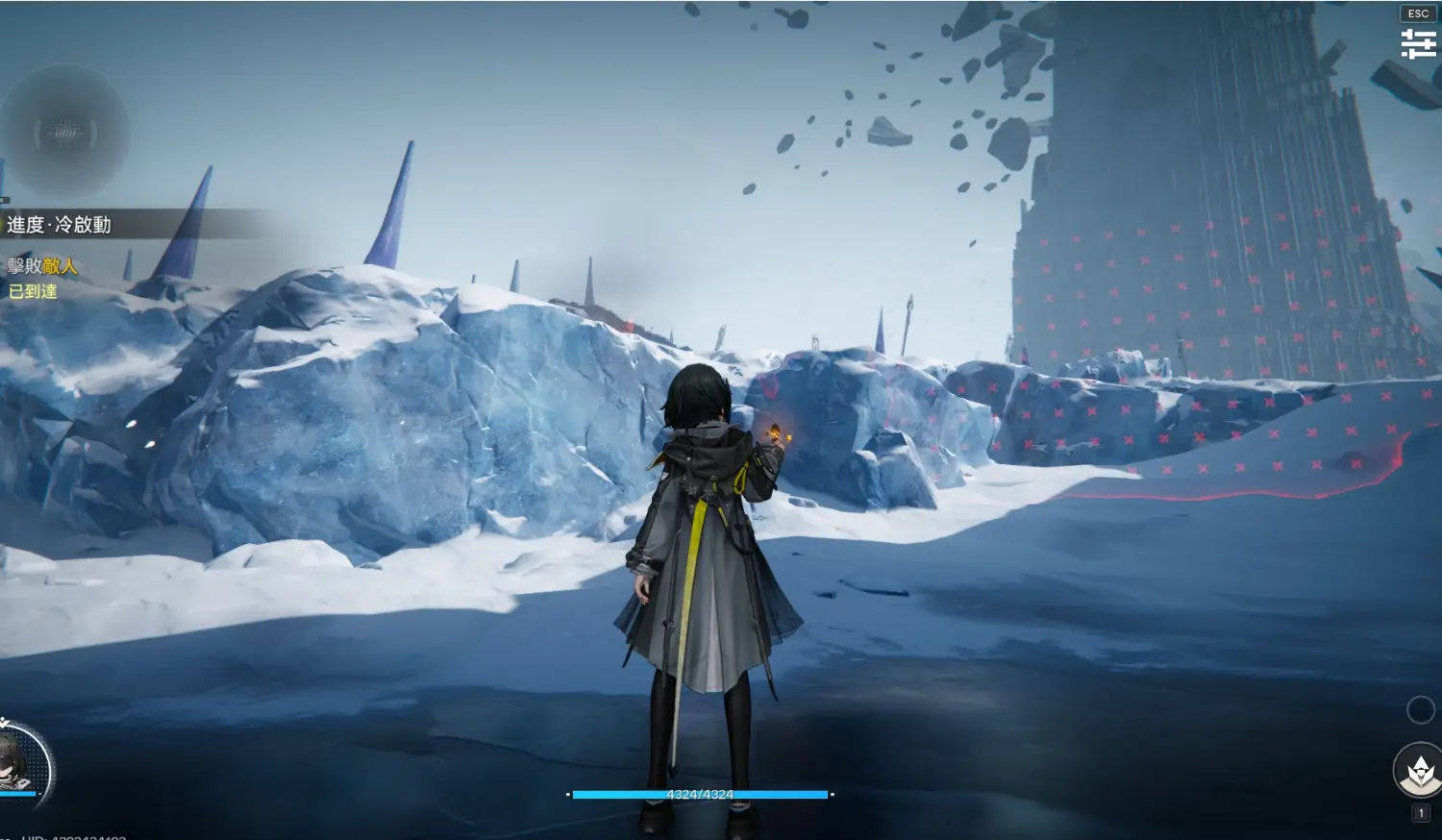Open the settings sliders menu icon
This screenshot has height=840, width=1442.
click(1418, 43)
